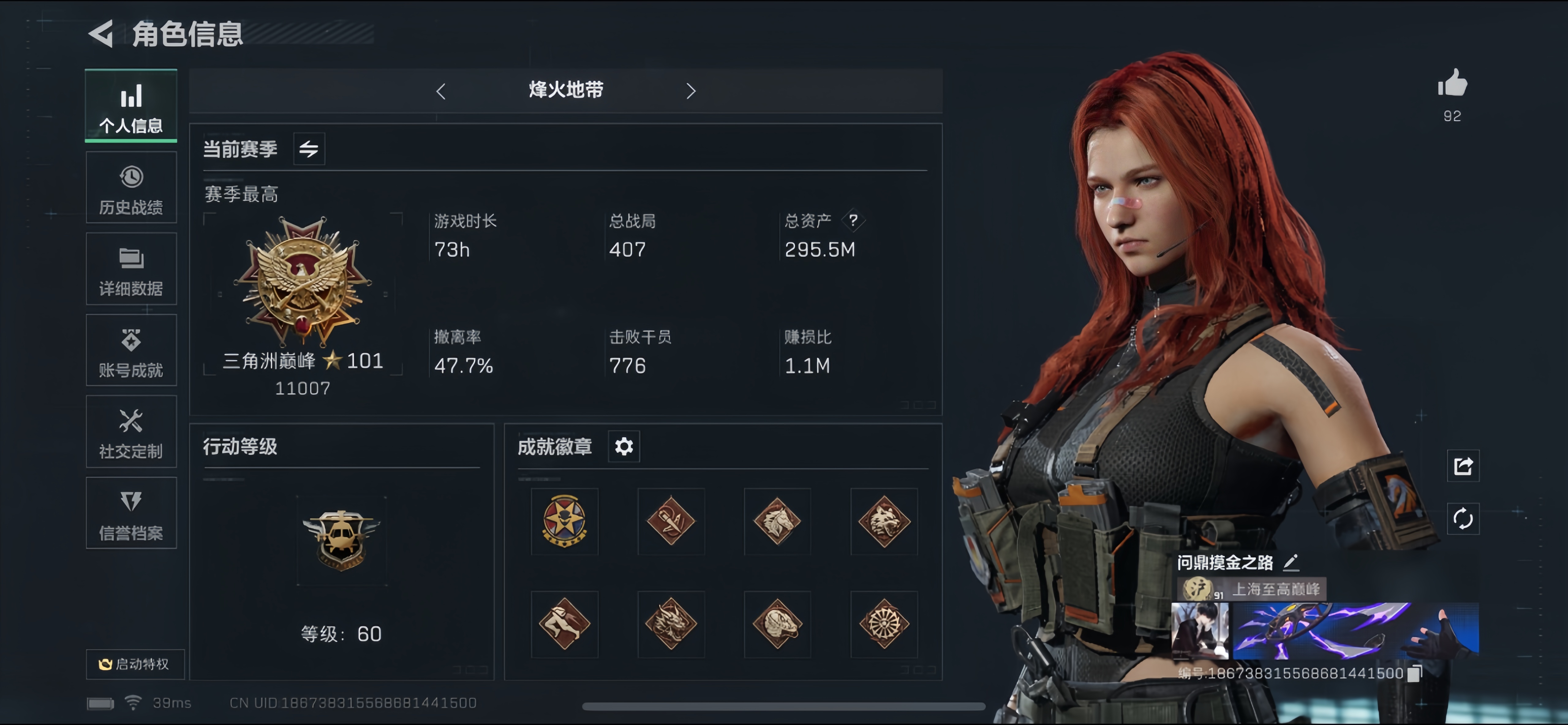Check the 信誉档案 reputation file

pos(130,513)
